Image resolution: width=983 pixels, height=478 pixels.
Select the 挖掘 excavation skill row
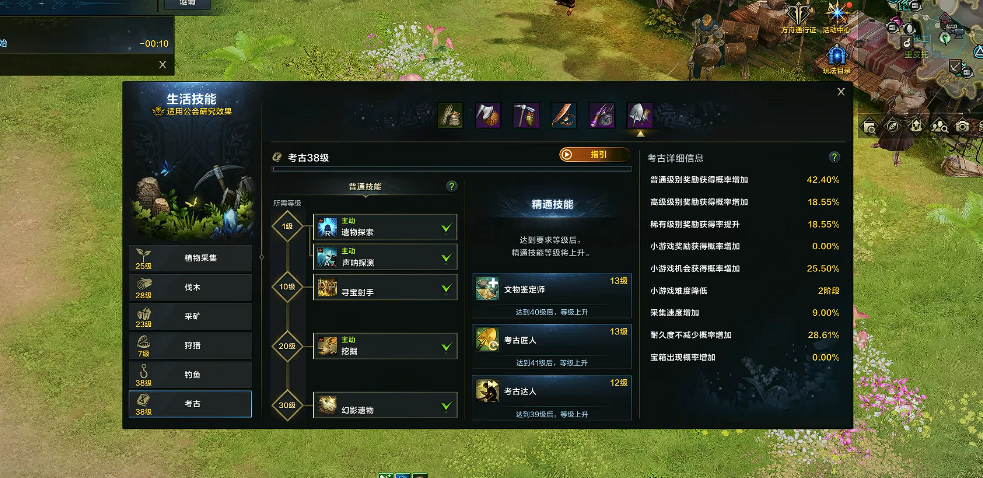(385, 347)
